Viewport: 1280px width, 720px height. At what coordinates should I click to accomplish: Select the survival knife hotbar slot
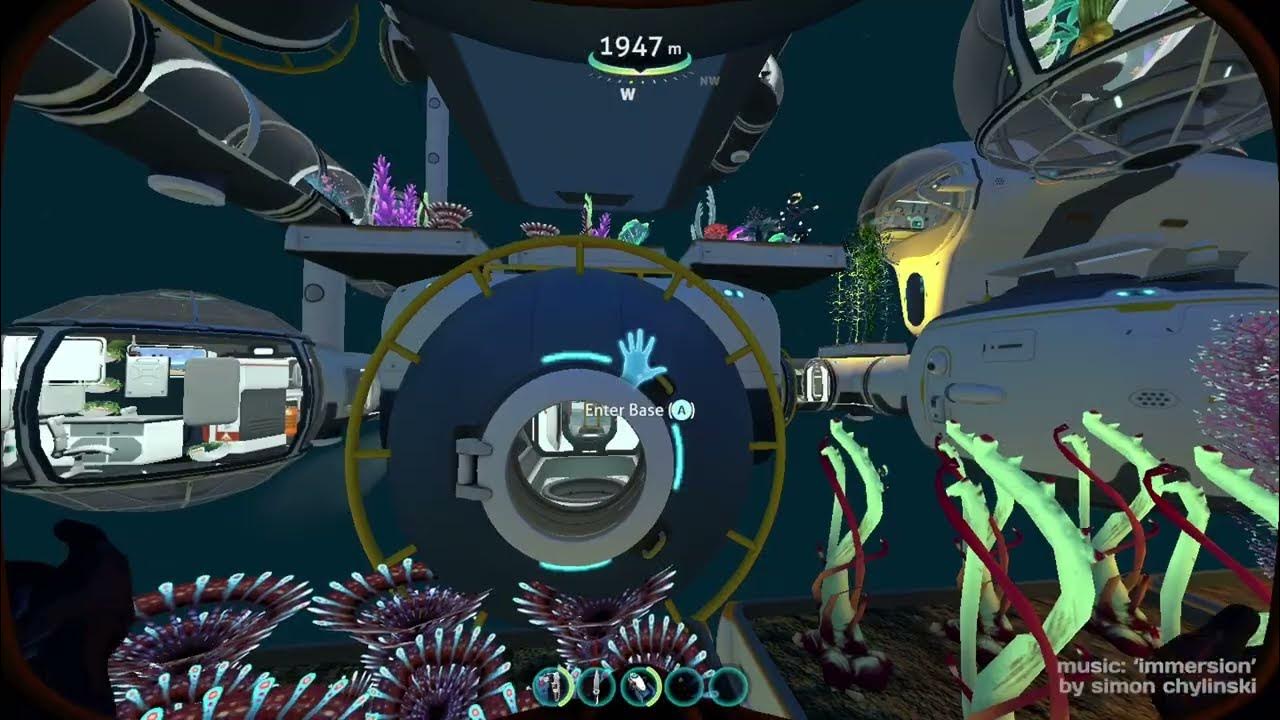(596, 686)
